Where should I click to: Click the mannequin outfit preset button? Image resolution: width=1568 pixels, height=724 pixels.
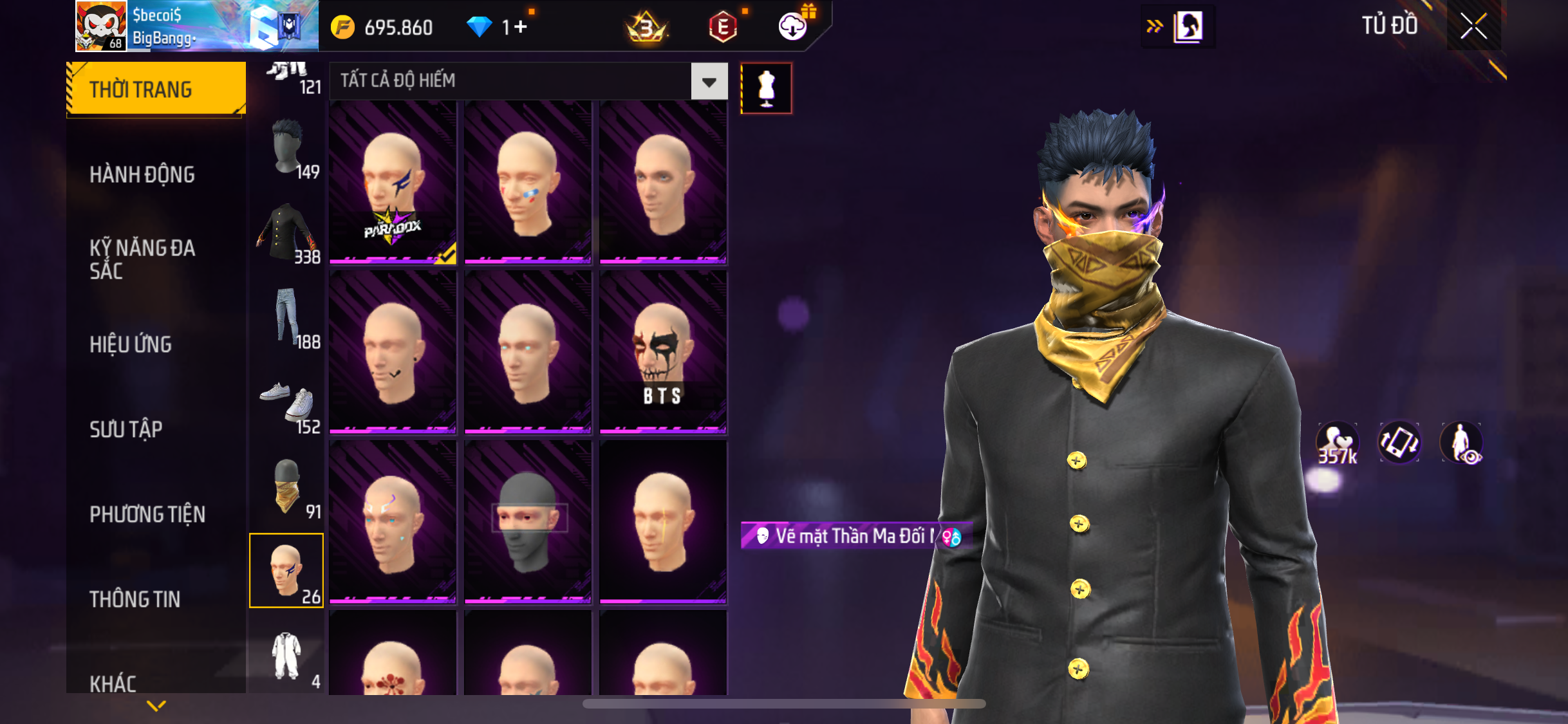click(766, 88)
